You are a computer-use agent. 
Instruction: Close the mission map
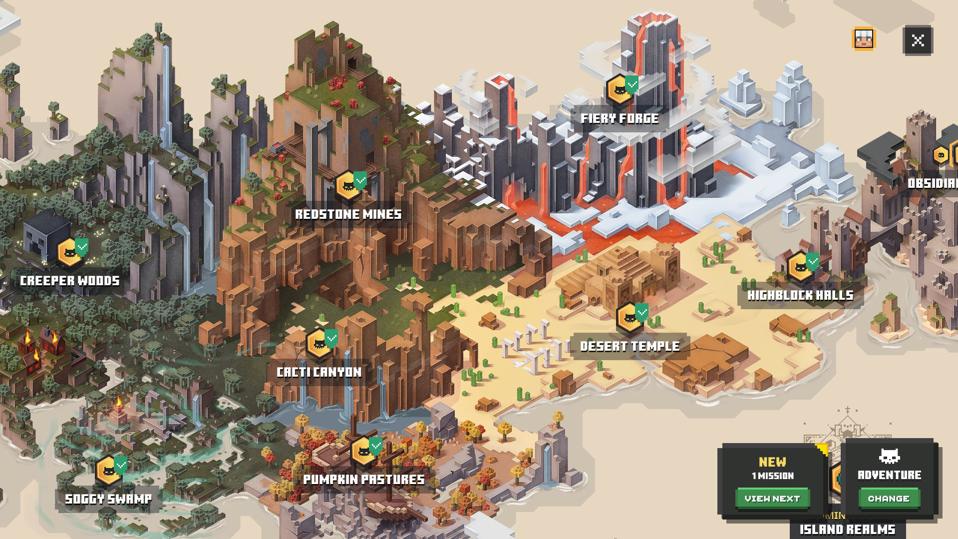click(x=917, y=40)
